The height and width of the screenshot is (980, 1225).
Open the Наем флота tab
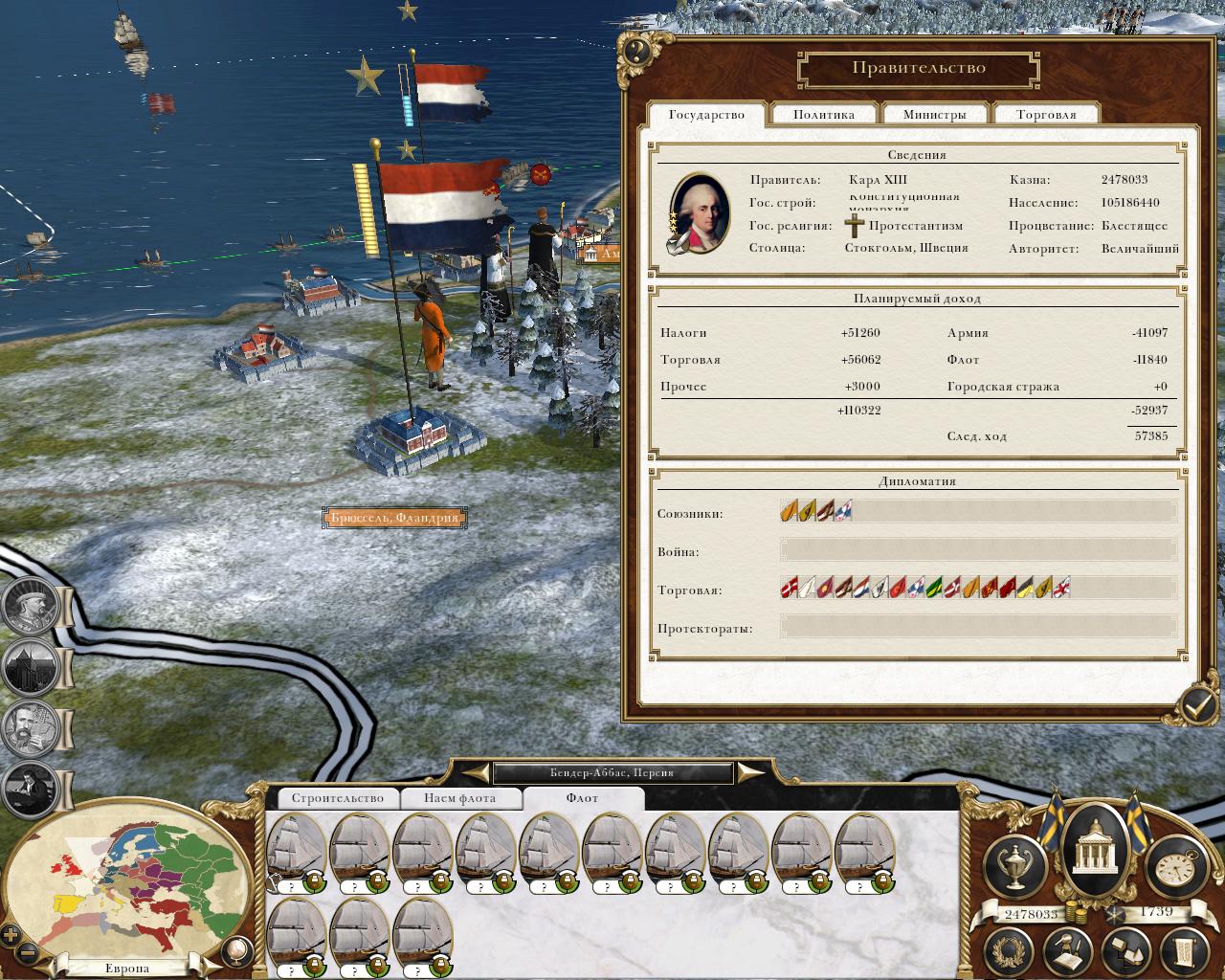click(x=459, y=797)
